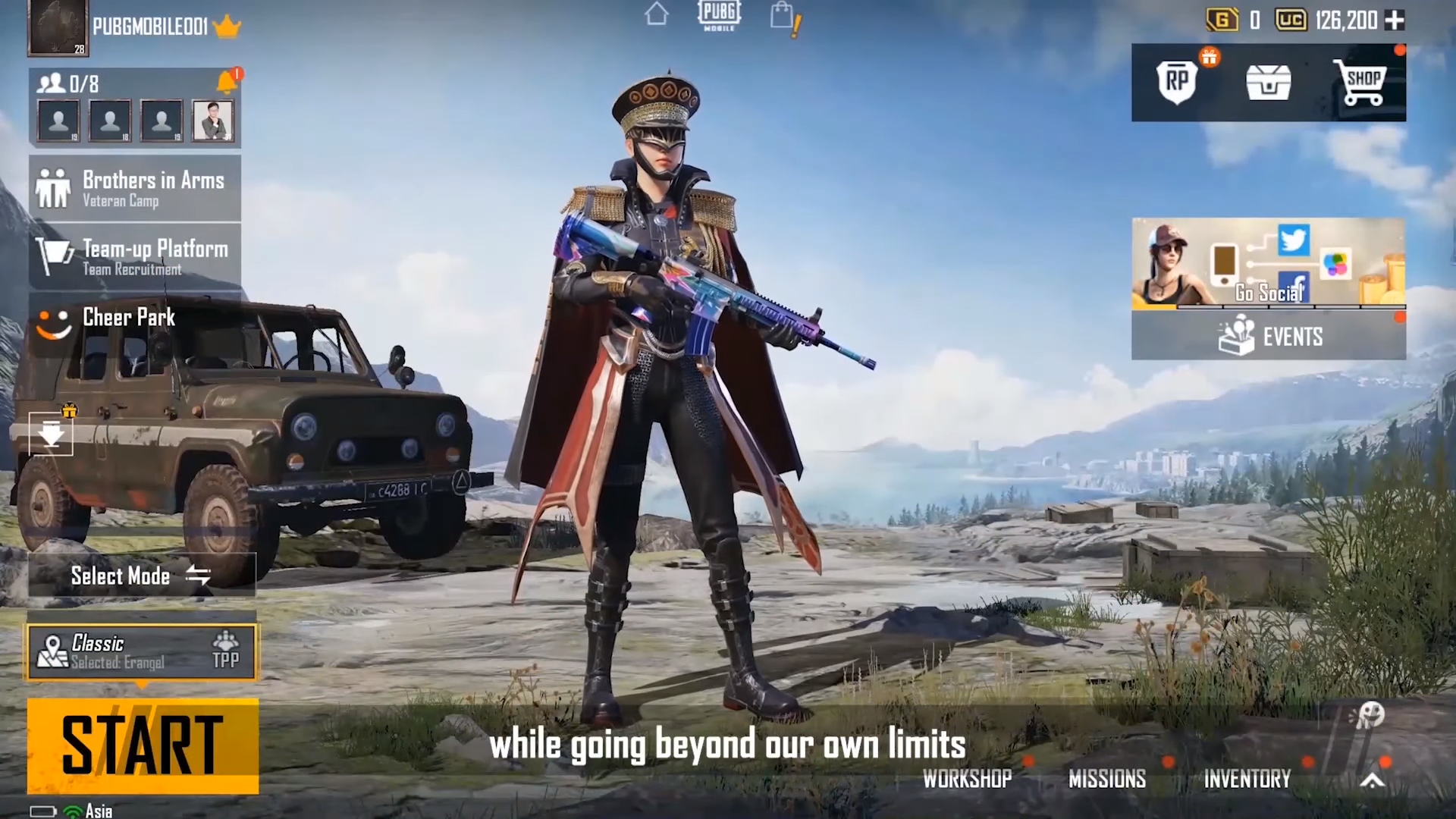Open Cheer Park

point(129,318)
